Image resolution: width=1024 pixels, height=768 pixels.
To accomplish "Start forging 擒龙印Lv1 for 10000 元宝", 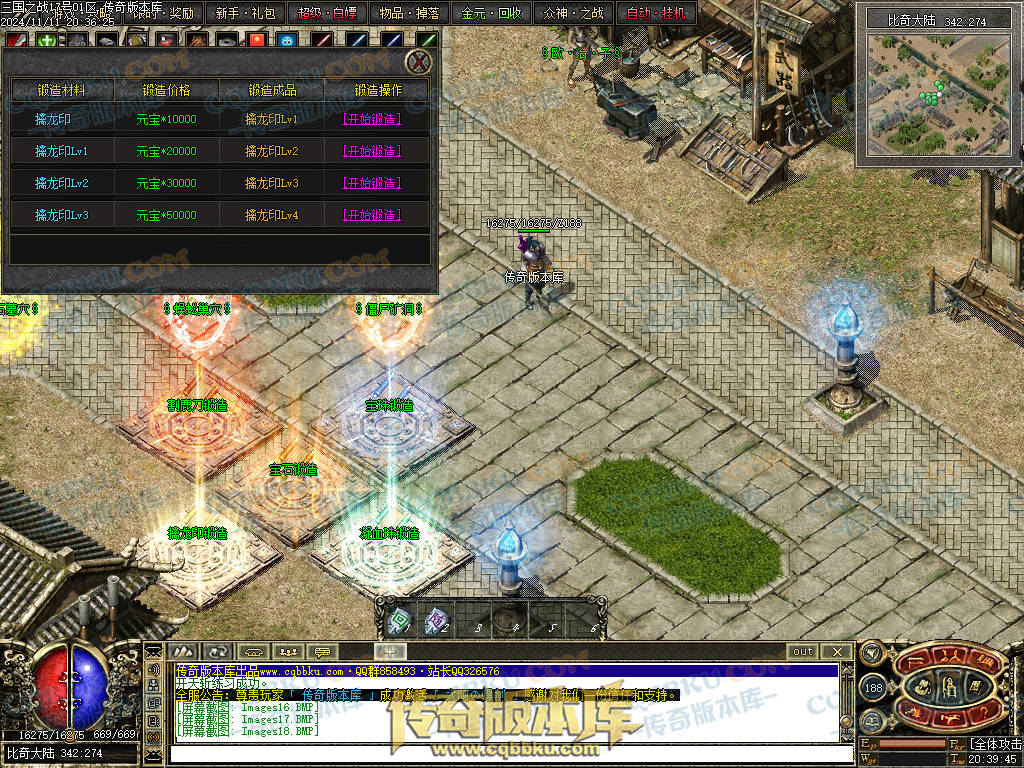I will 372,119.
